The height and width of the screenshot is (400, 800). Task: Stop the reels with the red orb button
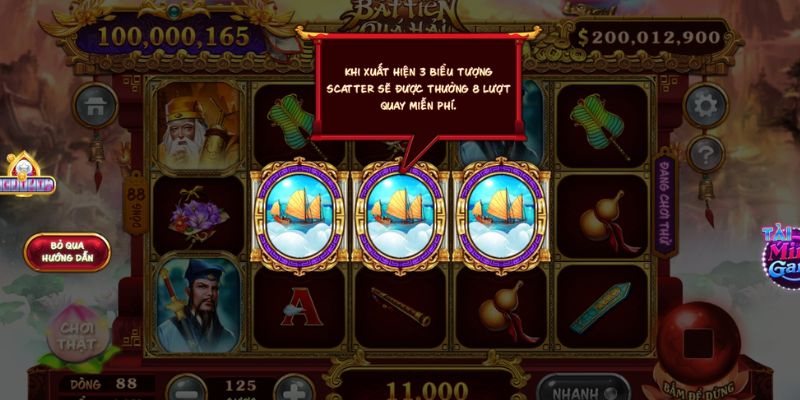coord(698,345)
